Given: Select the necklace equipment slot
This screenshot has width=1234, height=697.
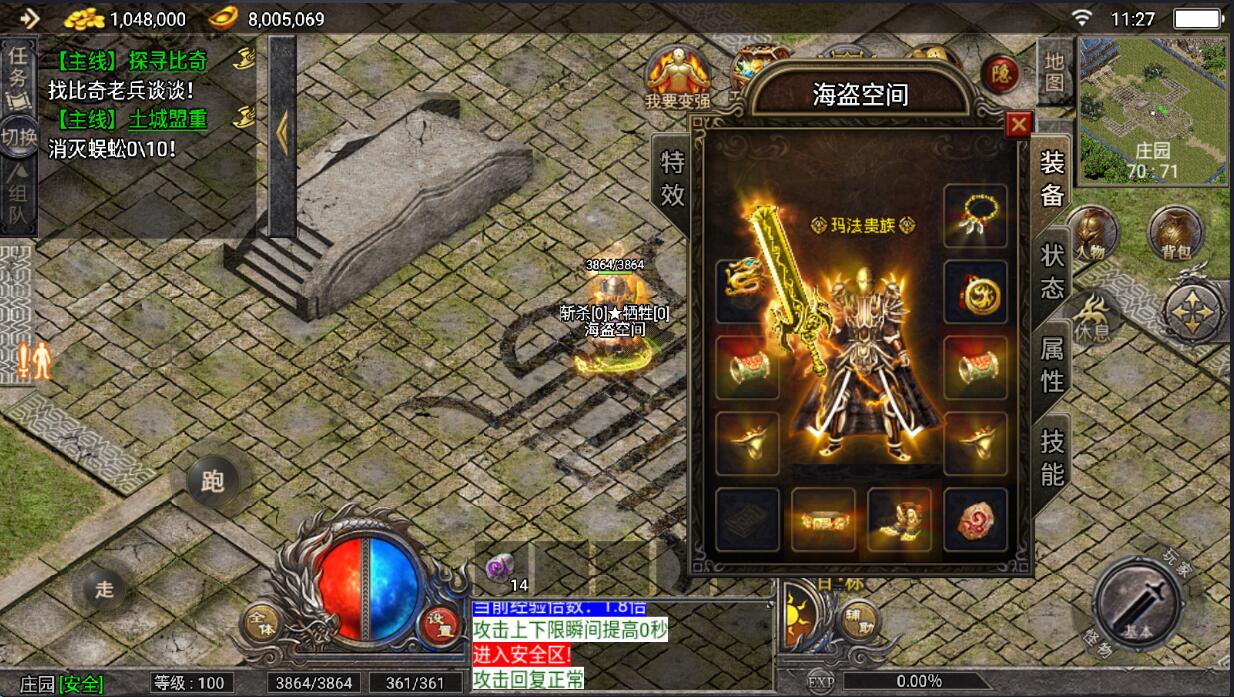Looking at the screenshot, I should click(975, 215).
